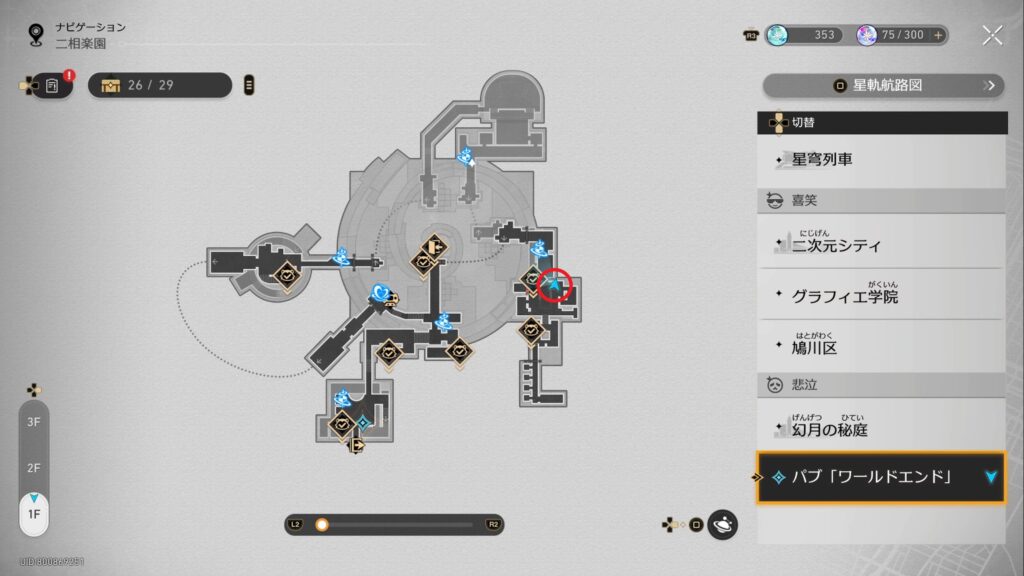Open the treasure chest count 26 / 29

[159, 85]
